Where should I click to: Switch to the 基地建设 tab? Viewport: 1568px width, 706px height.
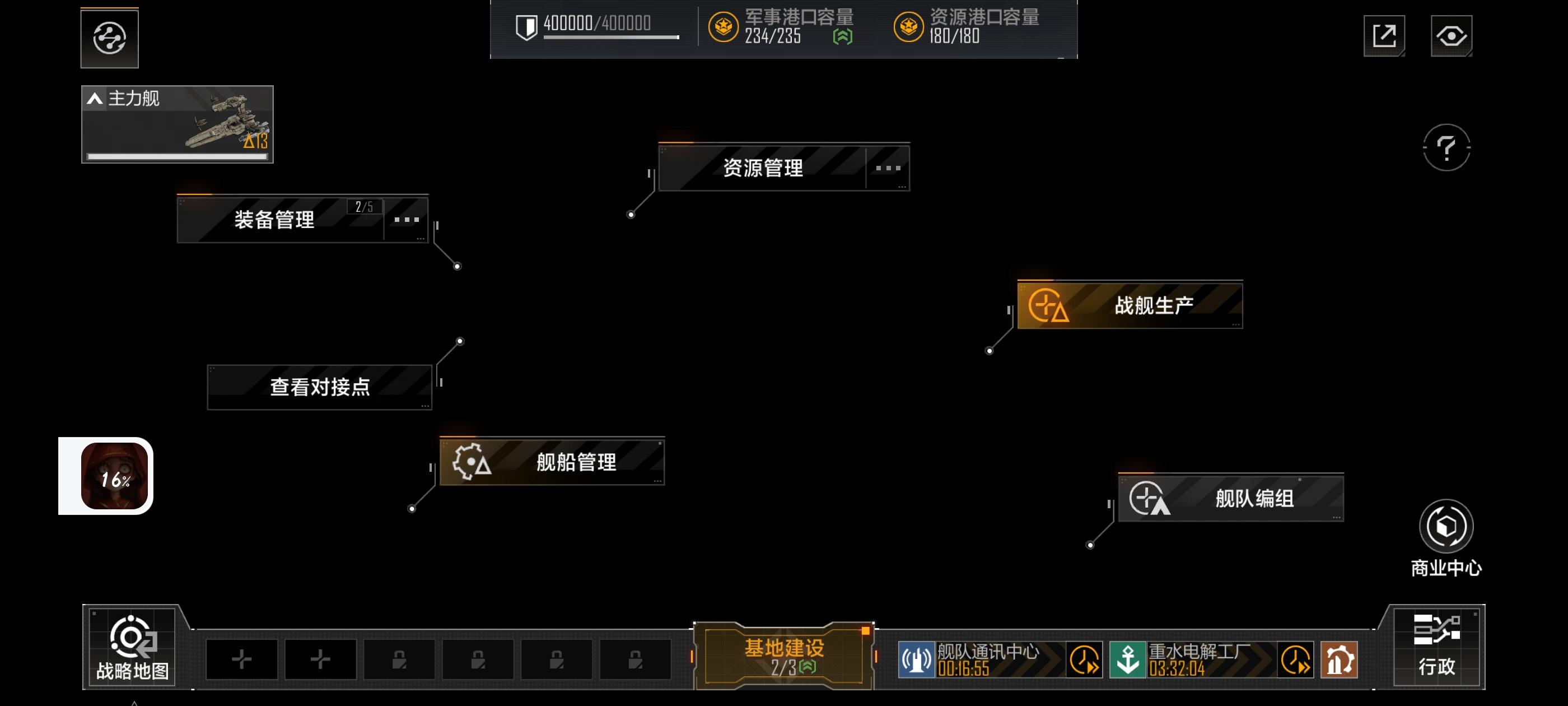pyautogui.click(x=783, y=652)
